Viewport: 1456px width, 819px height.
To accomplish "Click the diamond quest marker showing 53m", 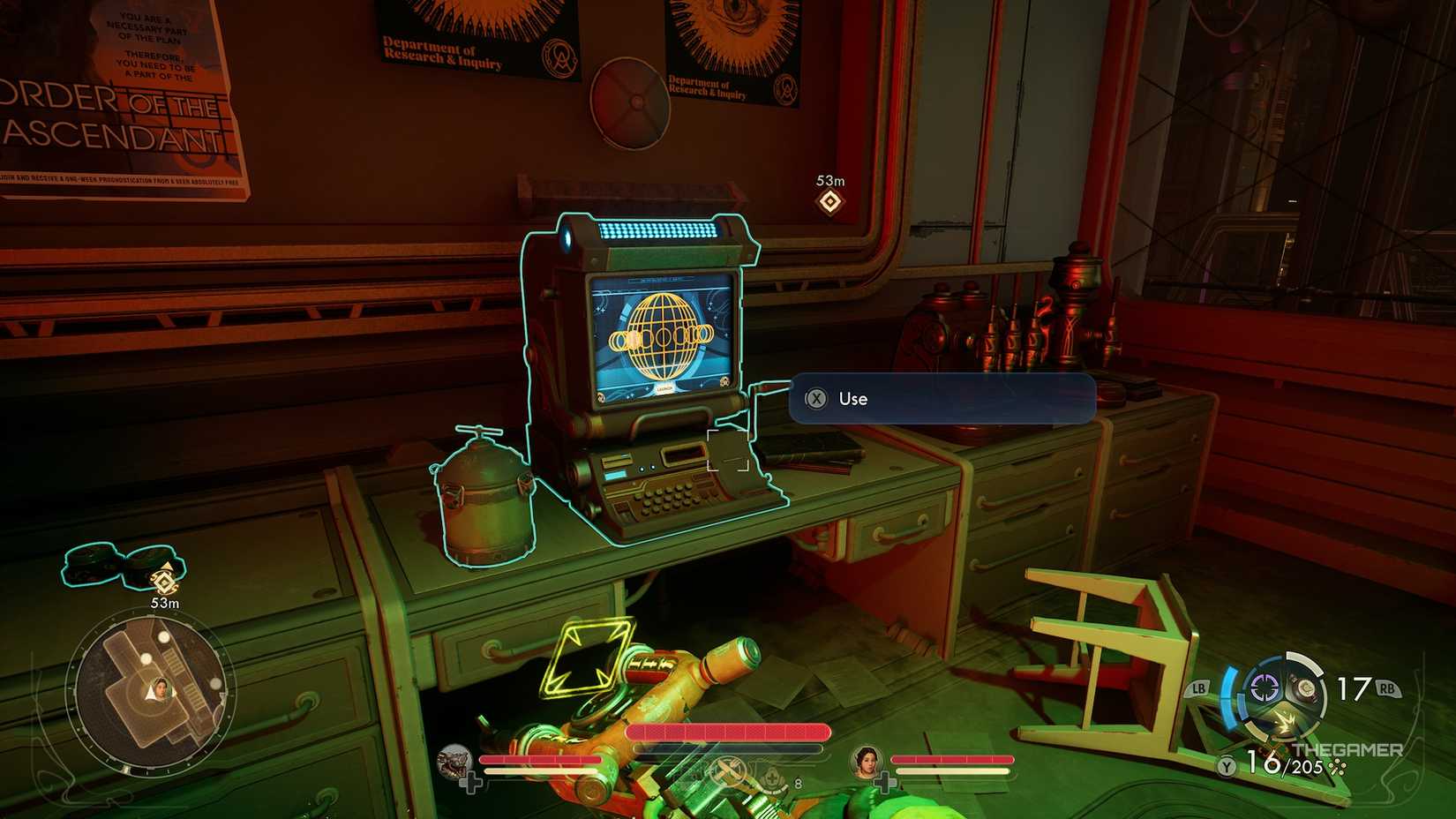I will point(829,202).
